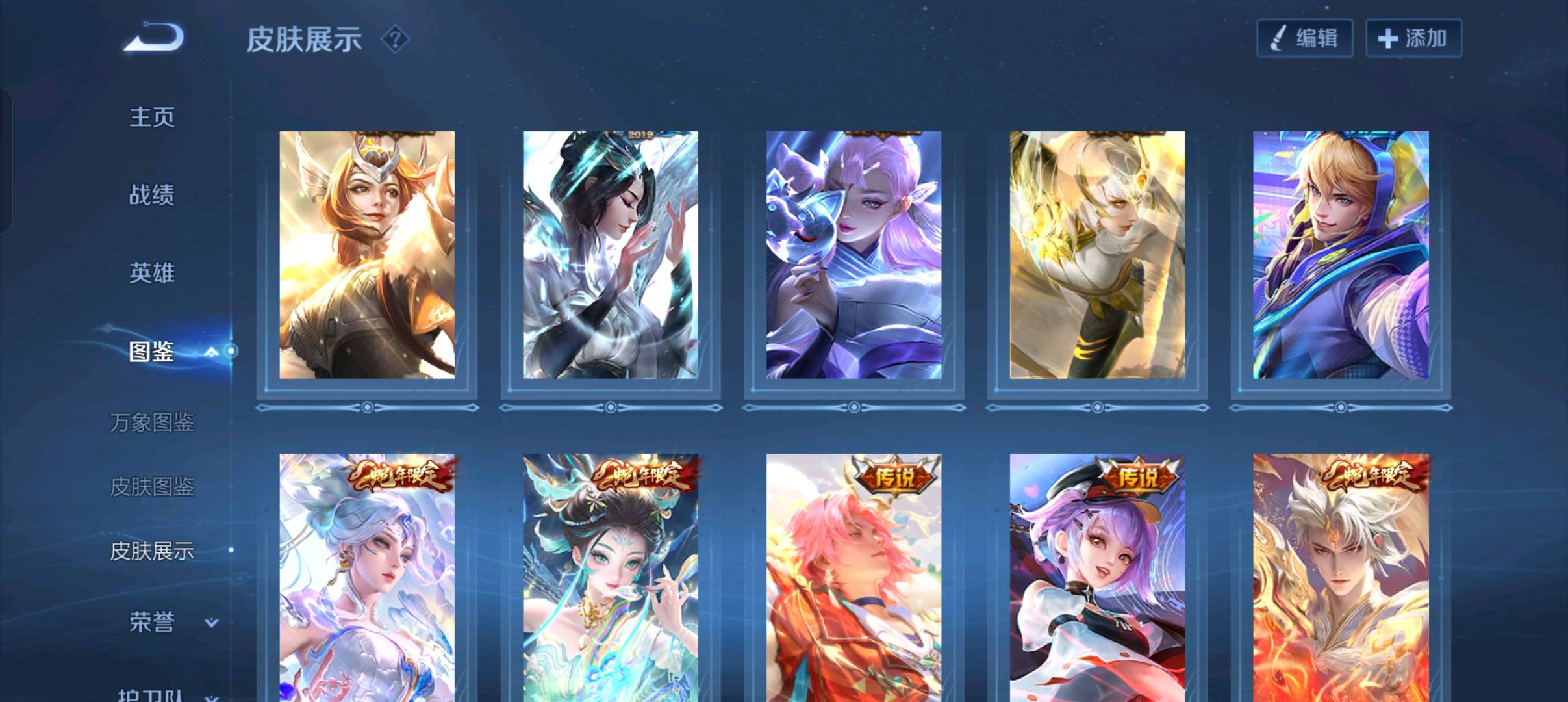The image size is (1568, 702).
Task: Open the 战绩 tab
Action: click(x=152, y=195)
